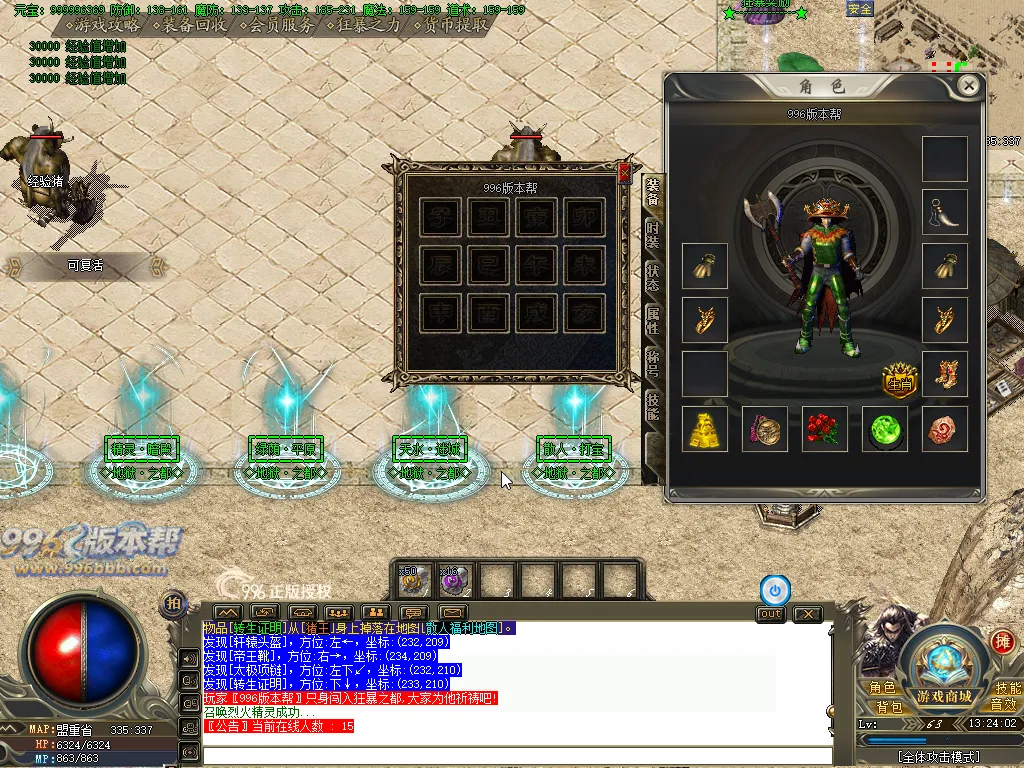Close the 角色 character window

point(968,86)
